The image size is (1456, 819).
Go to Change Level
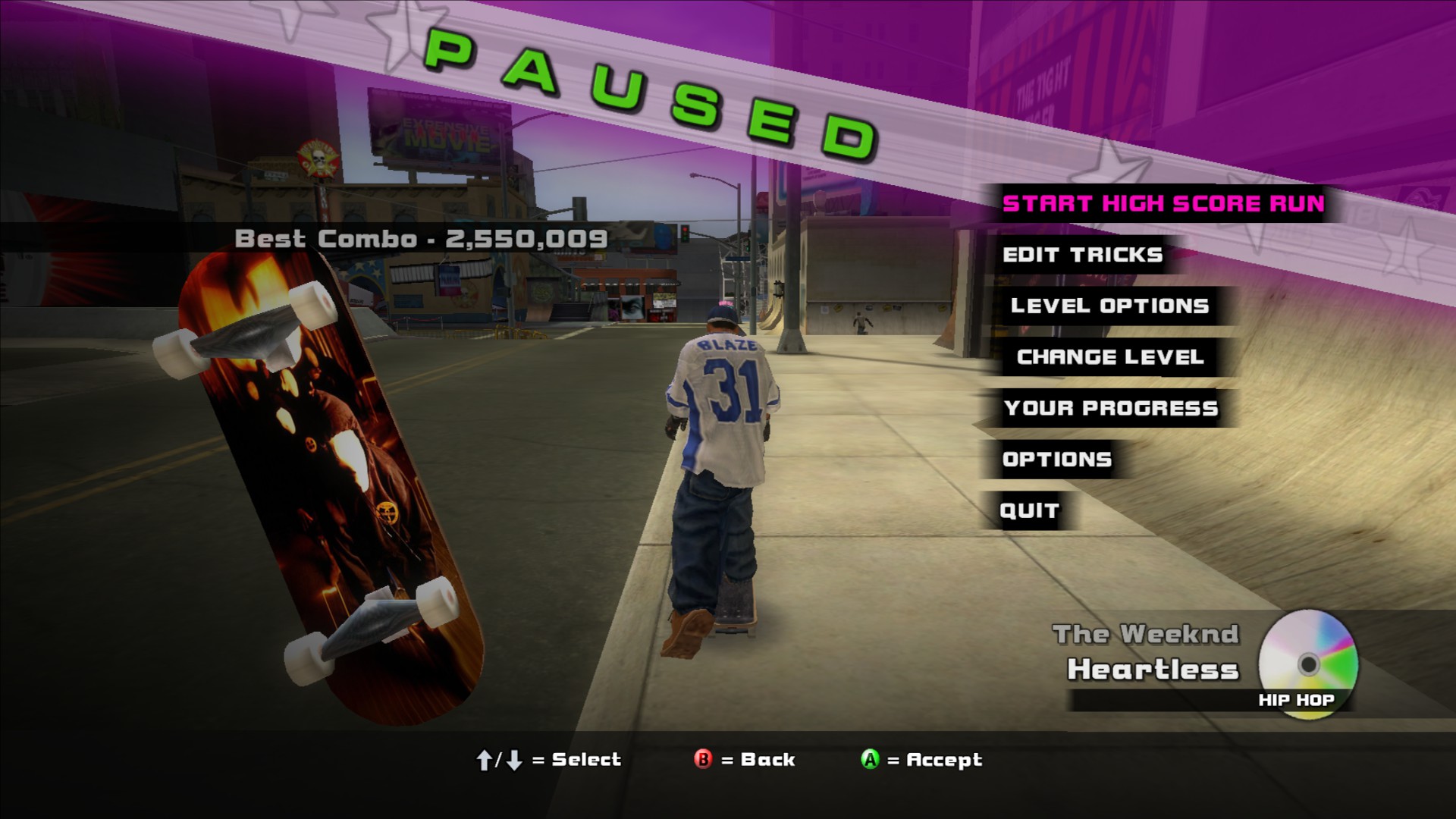(1110, 357)
